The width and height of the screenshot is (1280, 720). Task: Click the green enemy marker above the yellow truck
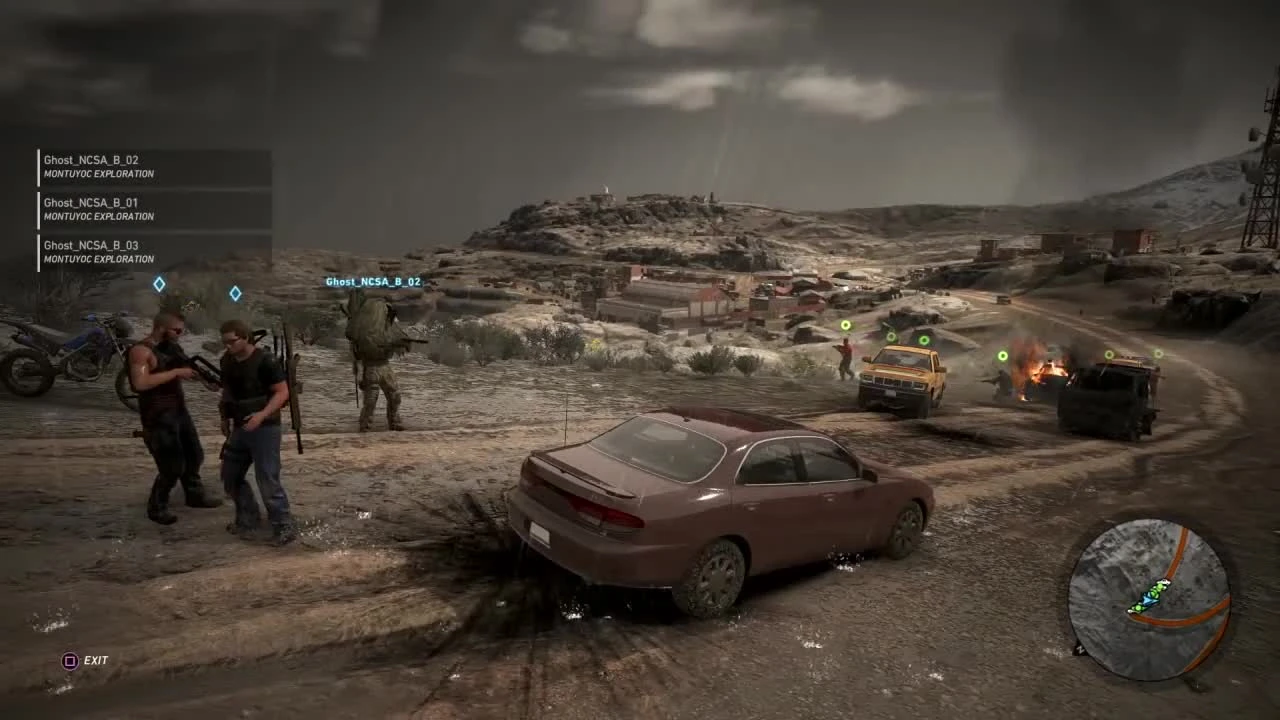pos(925,341)
